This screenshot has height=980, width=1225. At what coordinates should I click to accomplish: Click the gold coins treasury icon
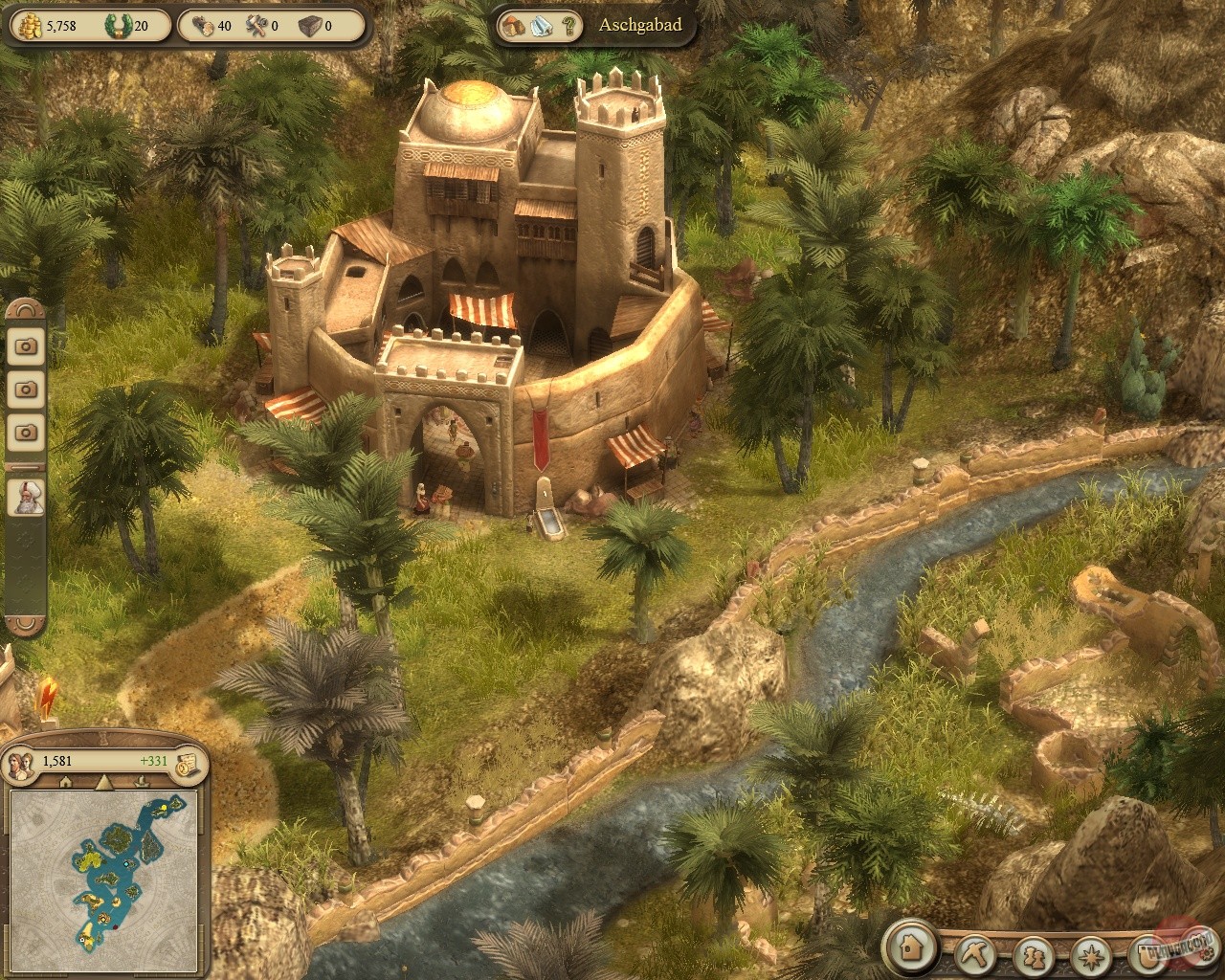click(29, 24)
